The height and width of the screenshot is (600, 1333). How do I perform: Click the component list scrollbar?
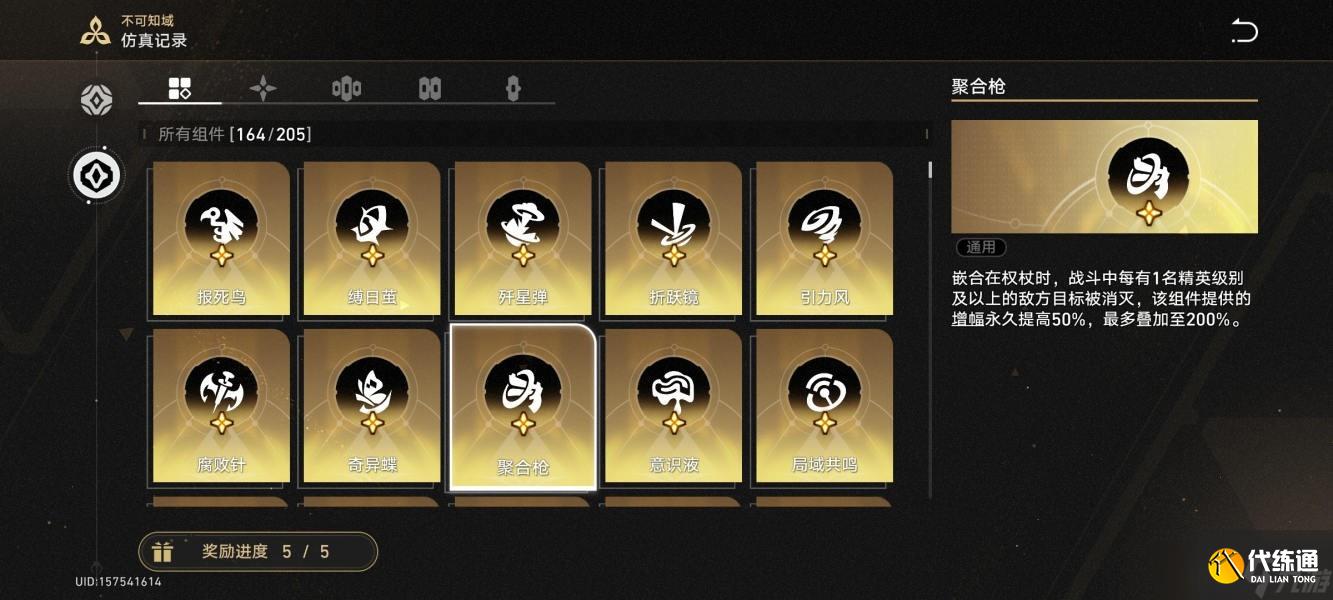[x=930, y=170]
